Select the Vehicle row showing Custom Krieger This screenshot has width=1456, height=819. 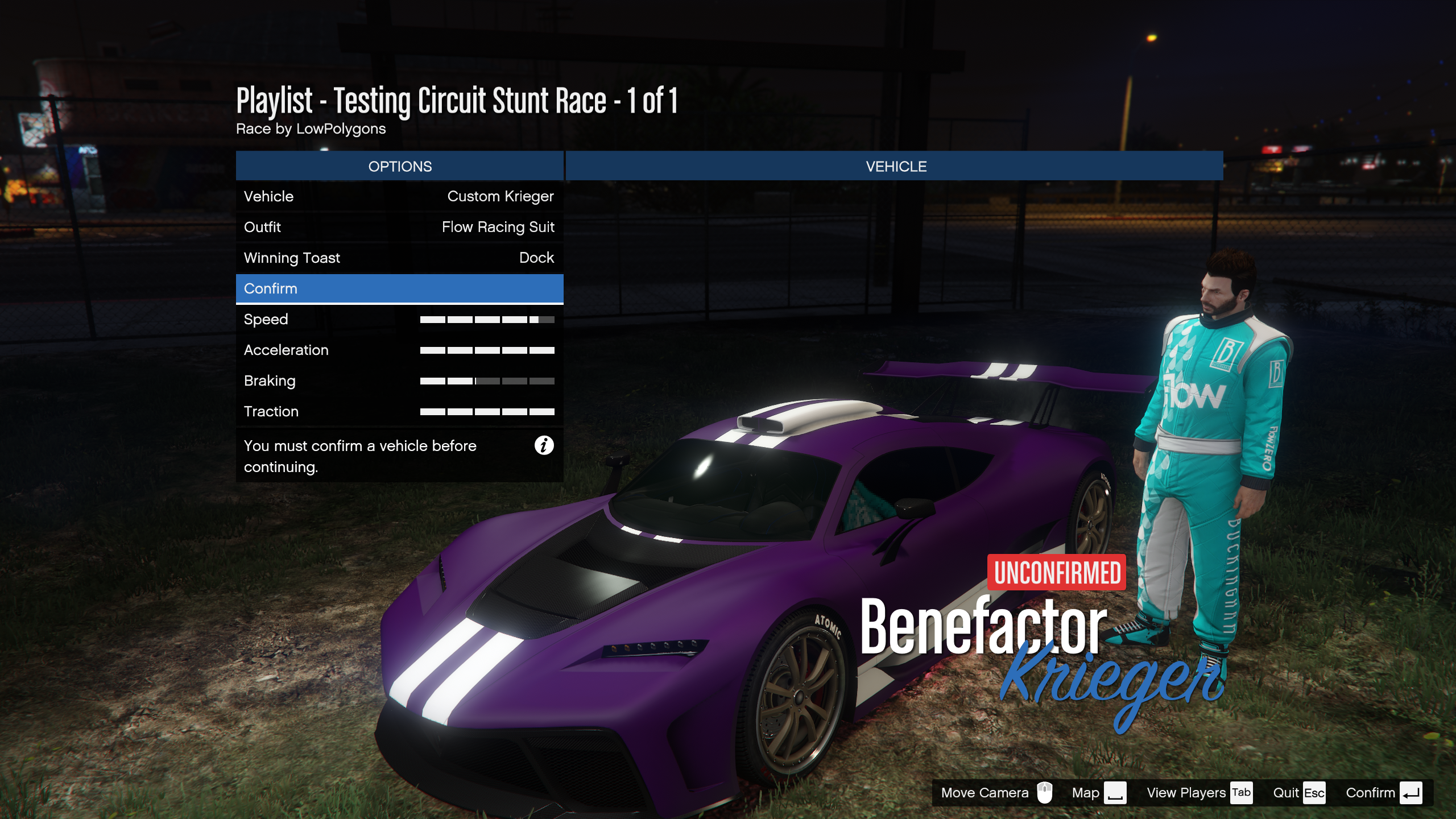[399, 196]
